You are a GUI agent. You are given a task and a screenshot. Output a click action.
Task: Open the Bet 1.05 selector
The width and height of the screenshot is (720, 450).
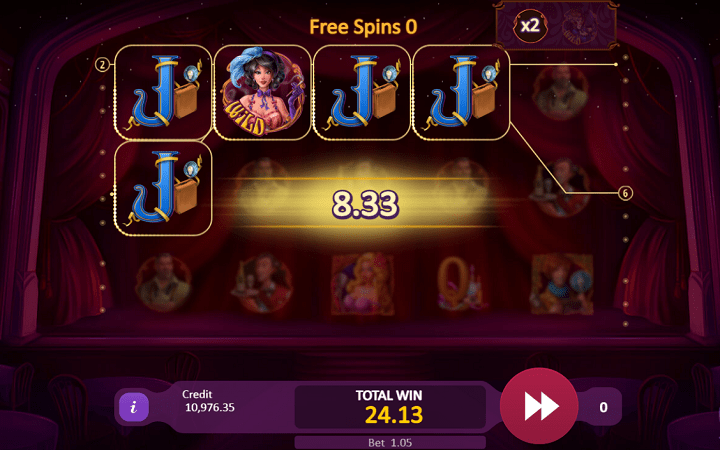click(390, 442)
